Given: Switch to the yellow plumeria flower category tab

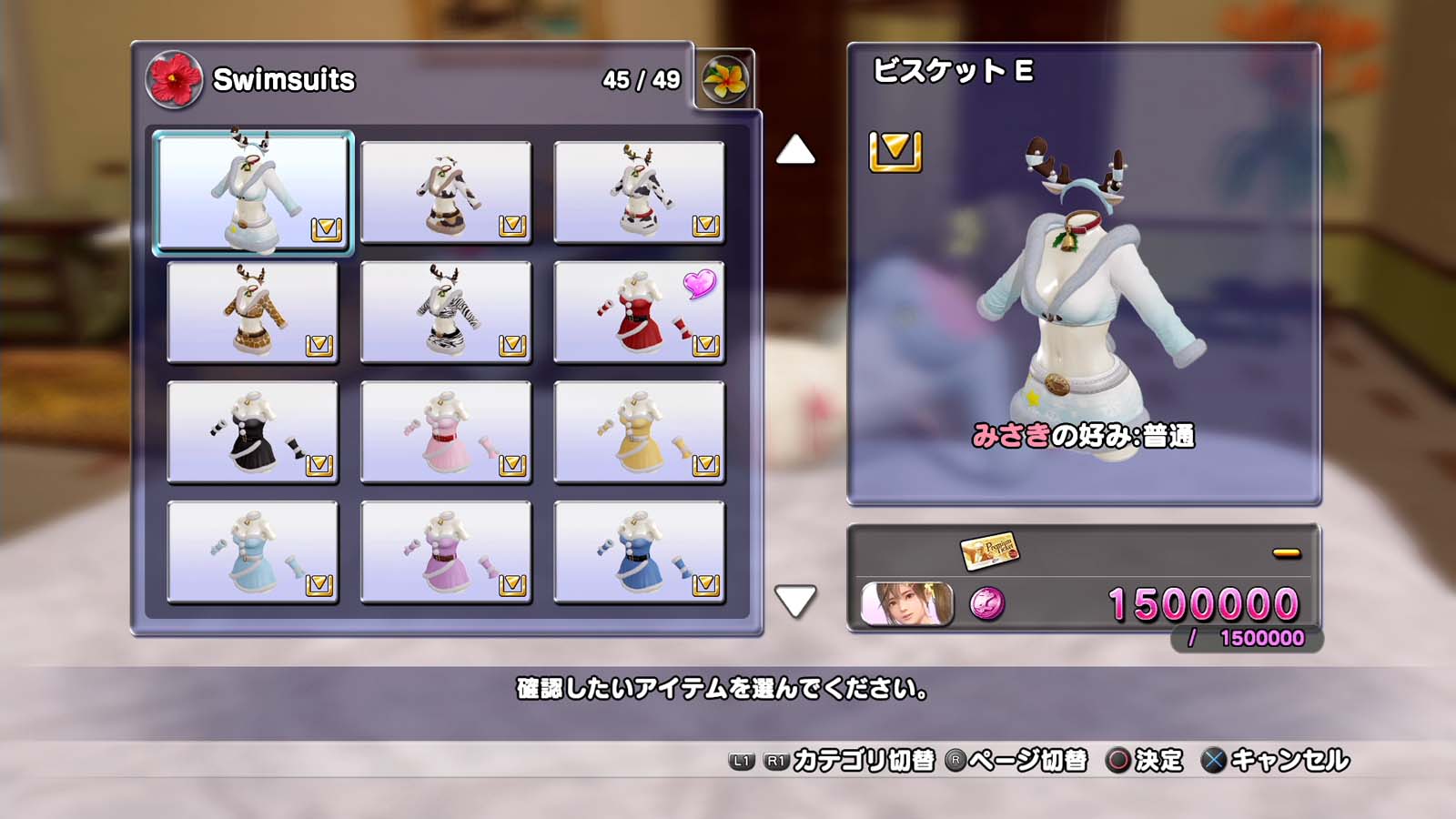Looking at the screenshot, I should [x=724, y=79].
